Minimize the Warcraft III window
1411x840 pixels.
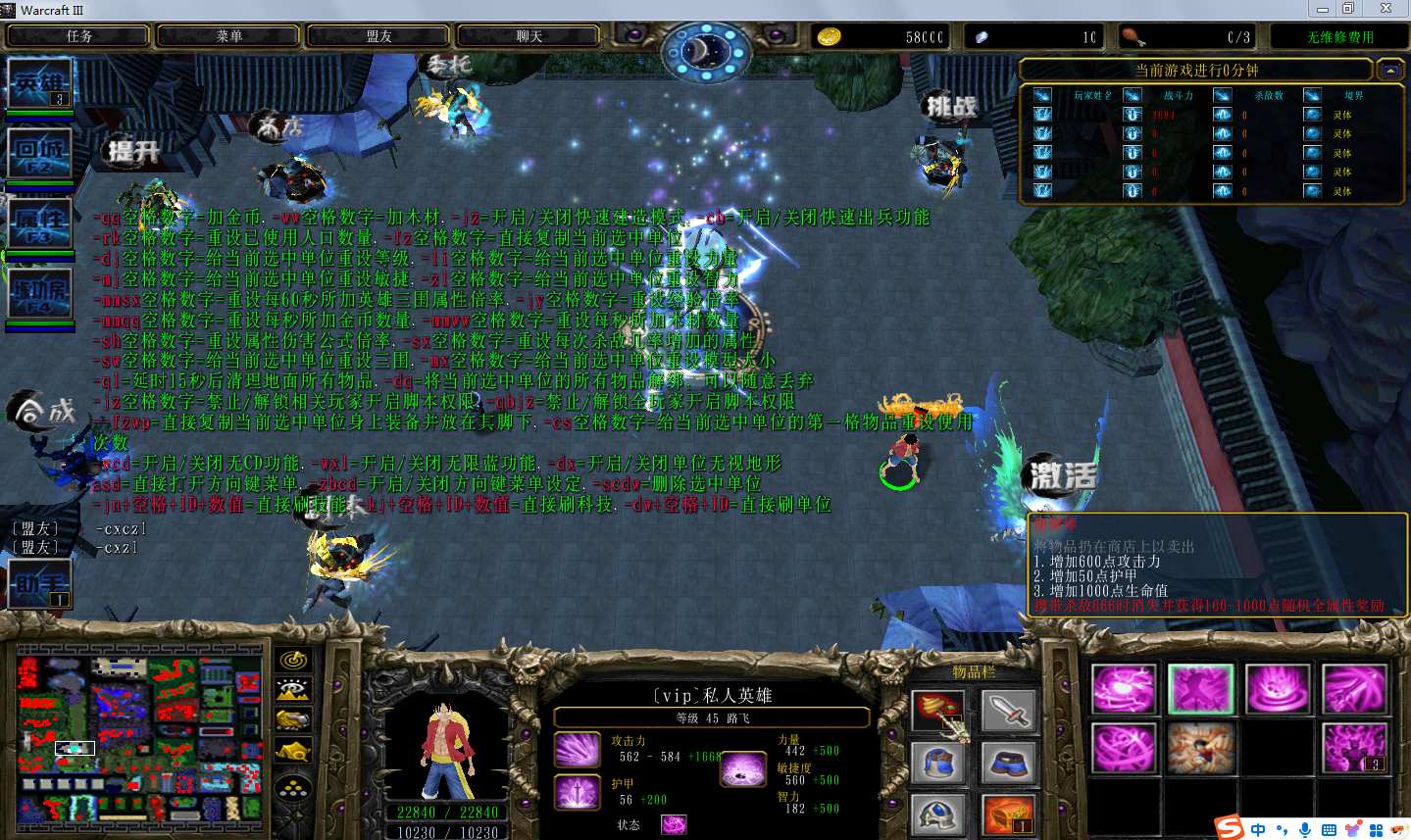[1322, 9]
